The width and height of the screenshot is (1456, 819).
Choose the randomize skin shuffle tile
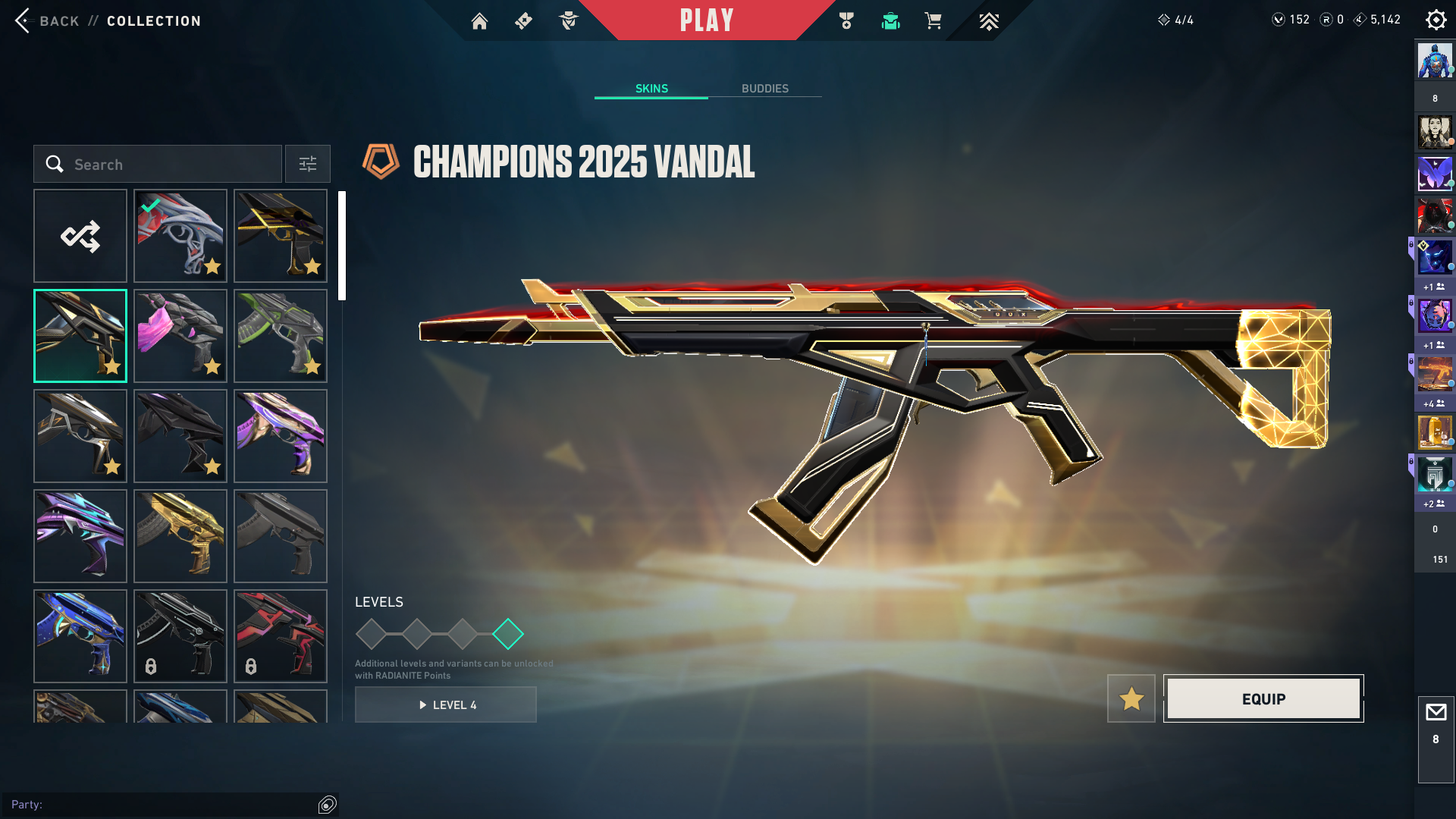[80, 236]
